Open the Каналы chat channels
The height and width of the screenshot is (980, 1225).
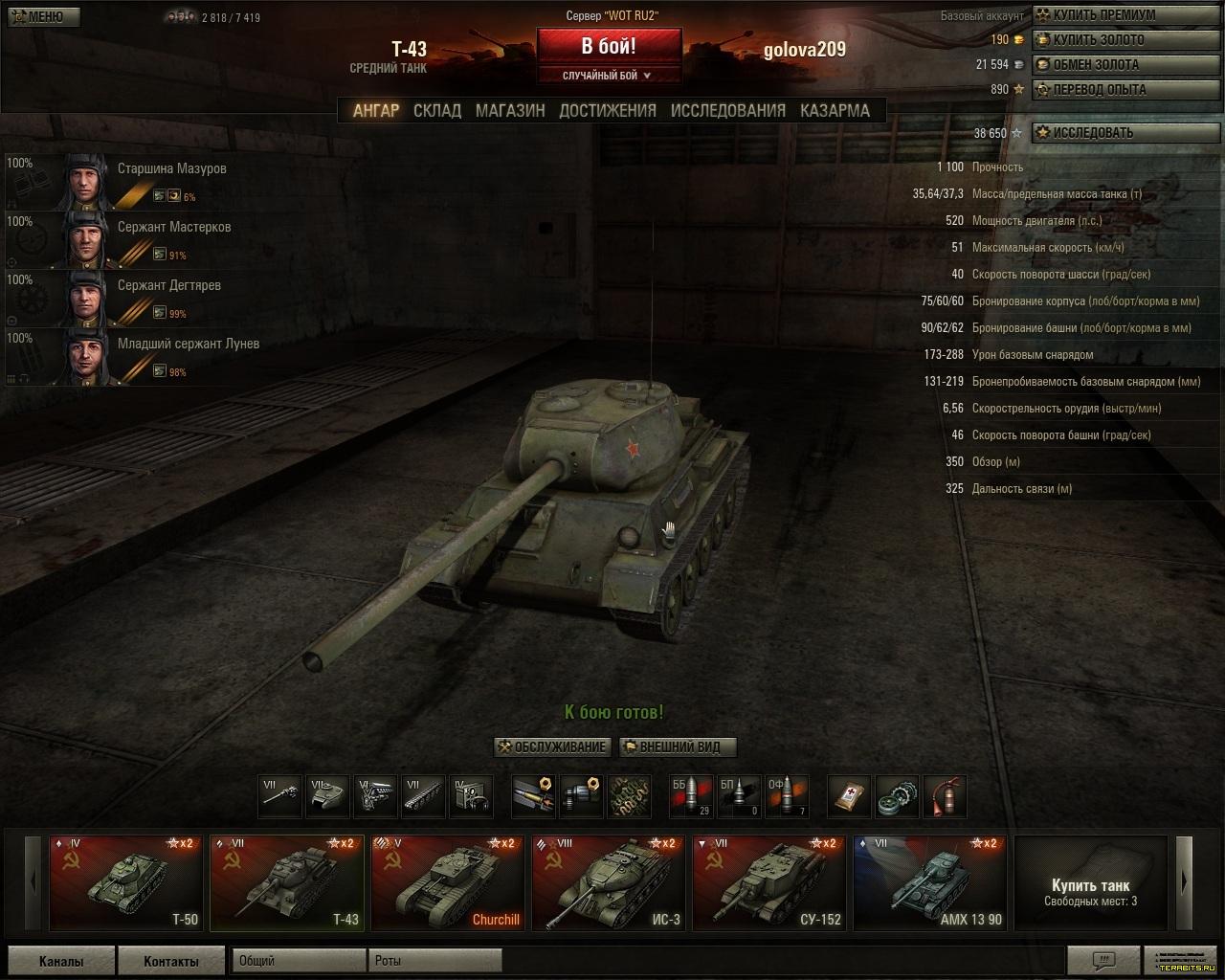60,962
